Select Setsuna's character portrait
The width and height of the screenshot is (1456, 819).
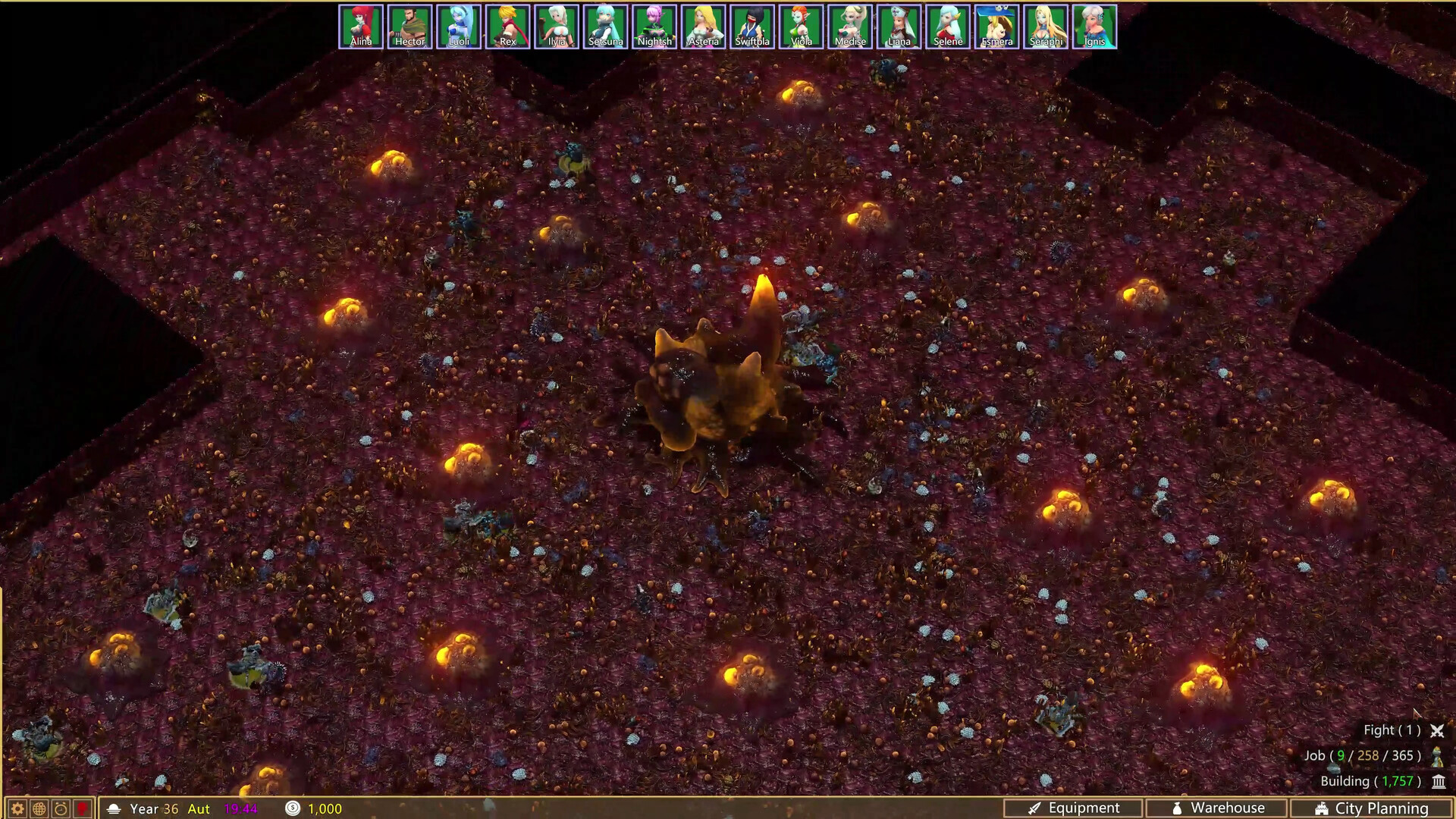pos(605,25)
